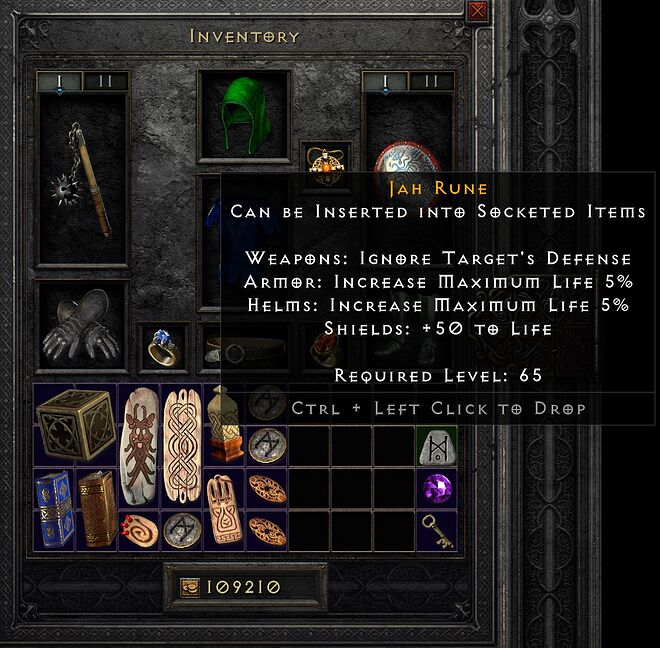This screenshot has width=660, height=648.
Task: Click the gold coin button beside 109210
Action: (188, 587)
